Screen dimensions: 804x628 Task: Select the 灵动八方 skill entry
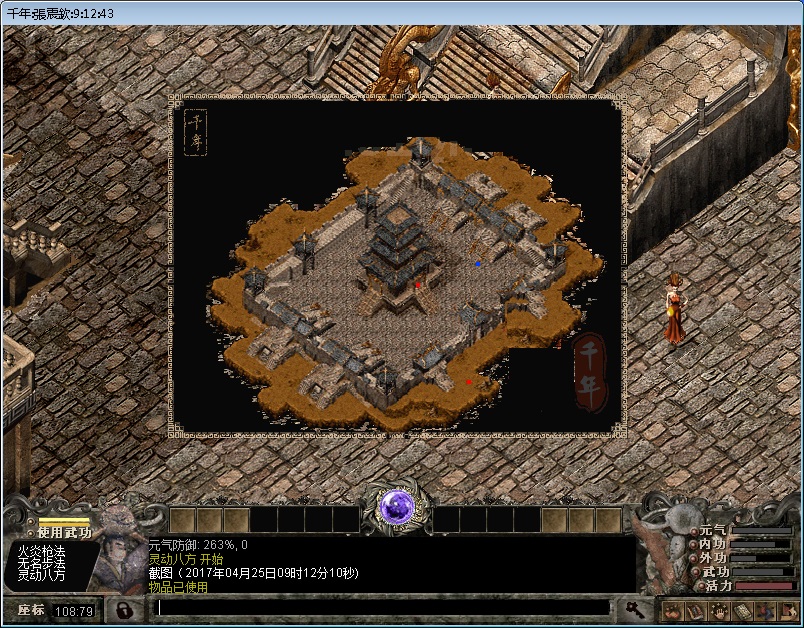(41, 576)
